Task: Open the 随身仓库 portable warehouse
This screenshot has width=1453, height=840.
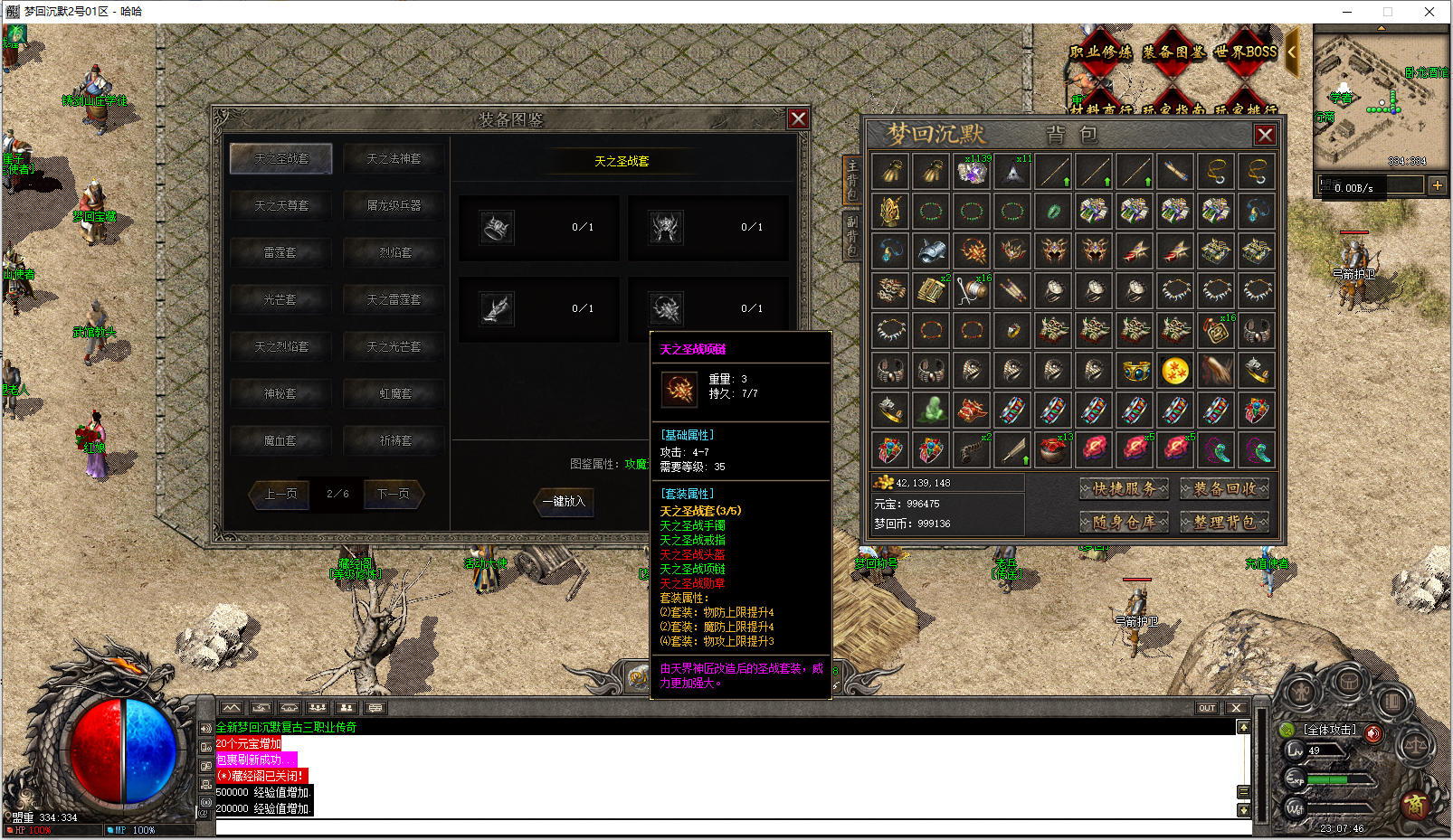Action: pyautogui.click(x=1124, y=522)
